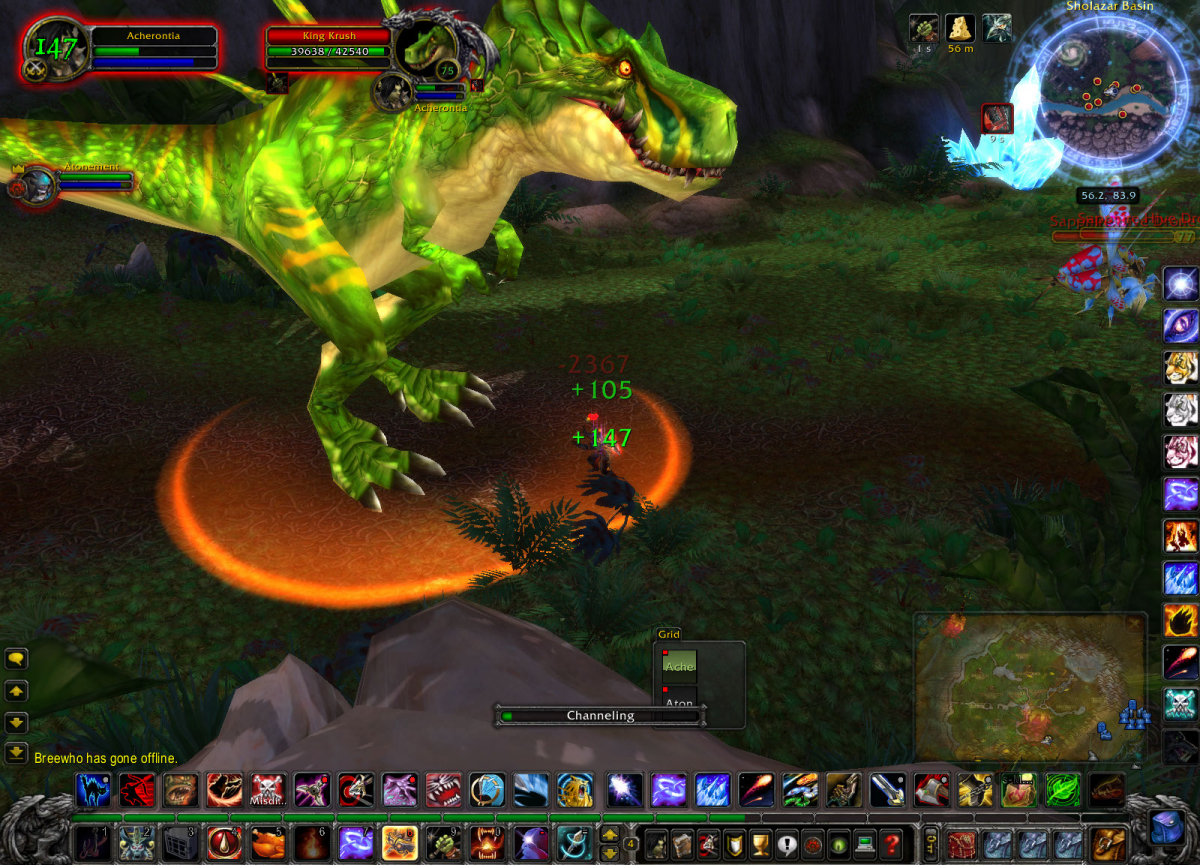The width and height of the screenshot is (1200, 865).
Task: Activate the blue scaredy-cat ability icon
Action: pos(94,790)
